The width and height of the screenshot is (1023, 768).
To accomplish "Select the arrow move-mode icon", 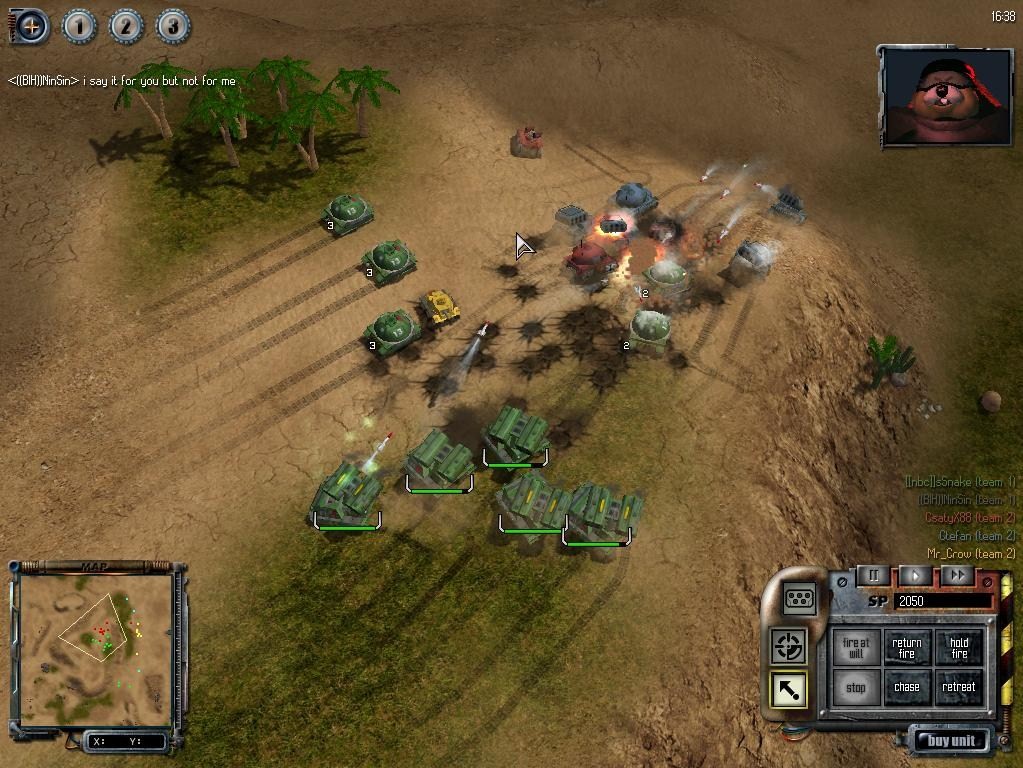I will coord(789,689).
